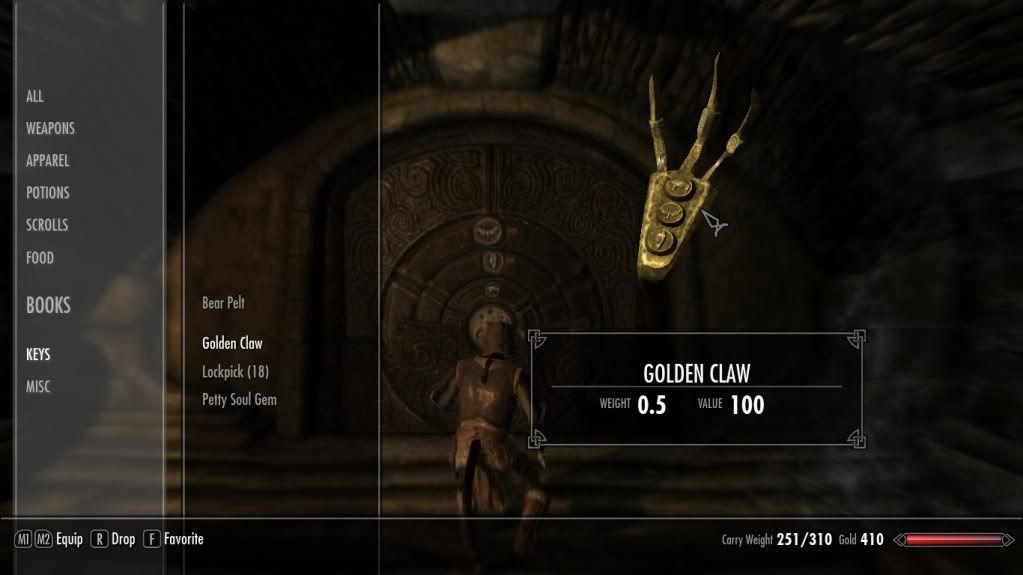Switch to the KEYS category
The width and height of the screenshot is (1023, 575).
(38, 355)
